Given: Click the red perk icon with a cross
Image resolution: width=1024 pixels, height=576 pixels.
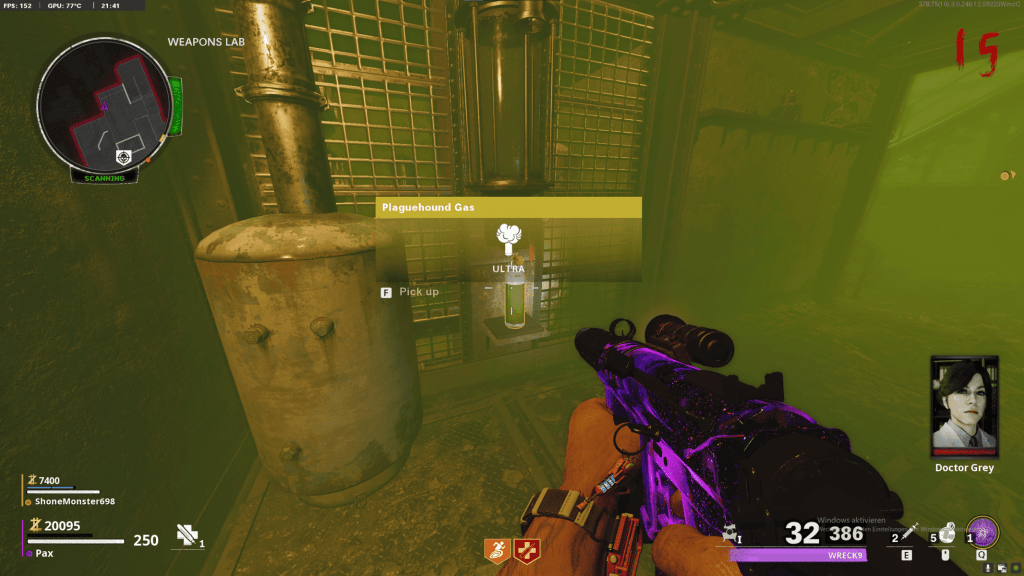Looking at the screenshot, I should 526,549.
